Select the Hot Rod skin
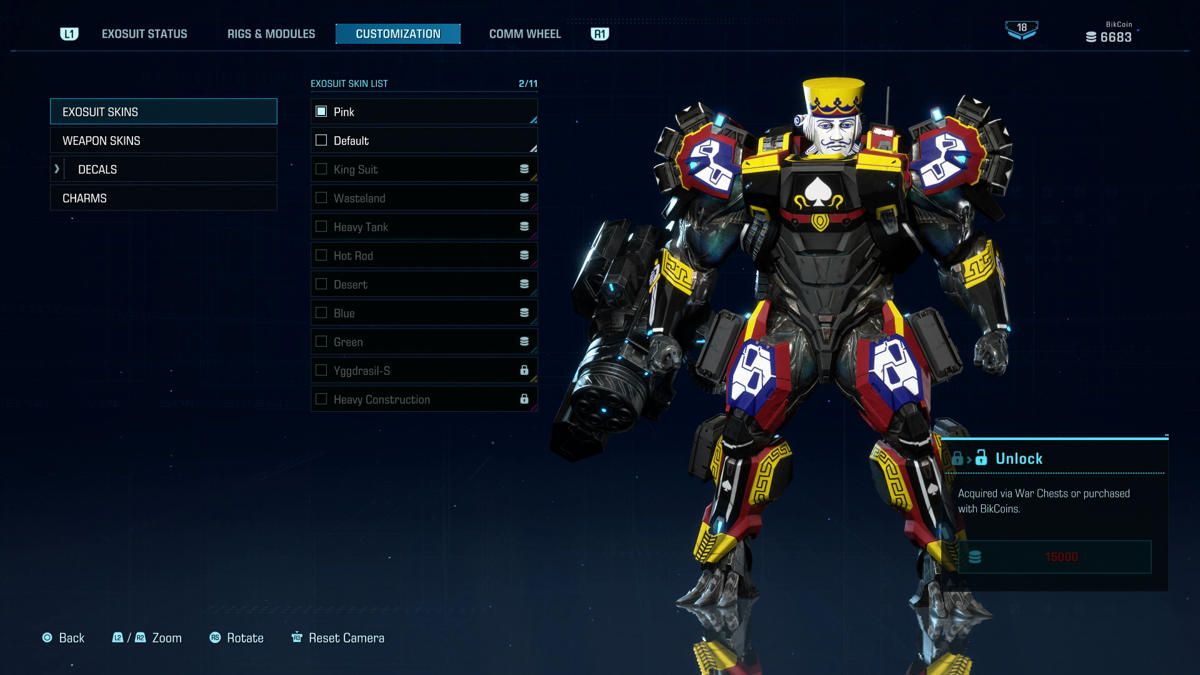 click(424, 256)
